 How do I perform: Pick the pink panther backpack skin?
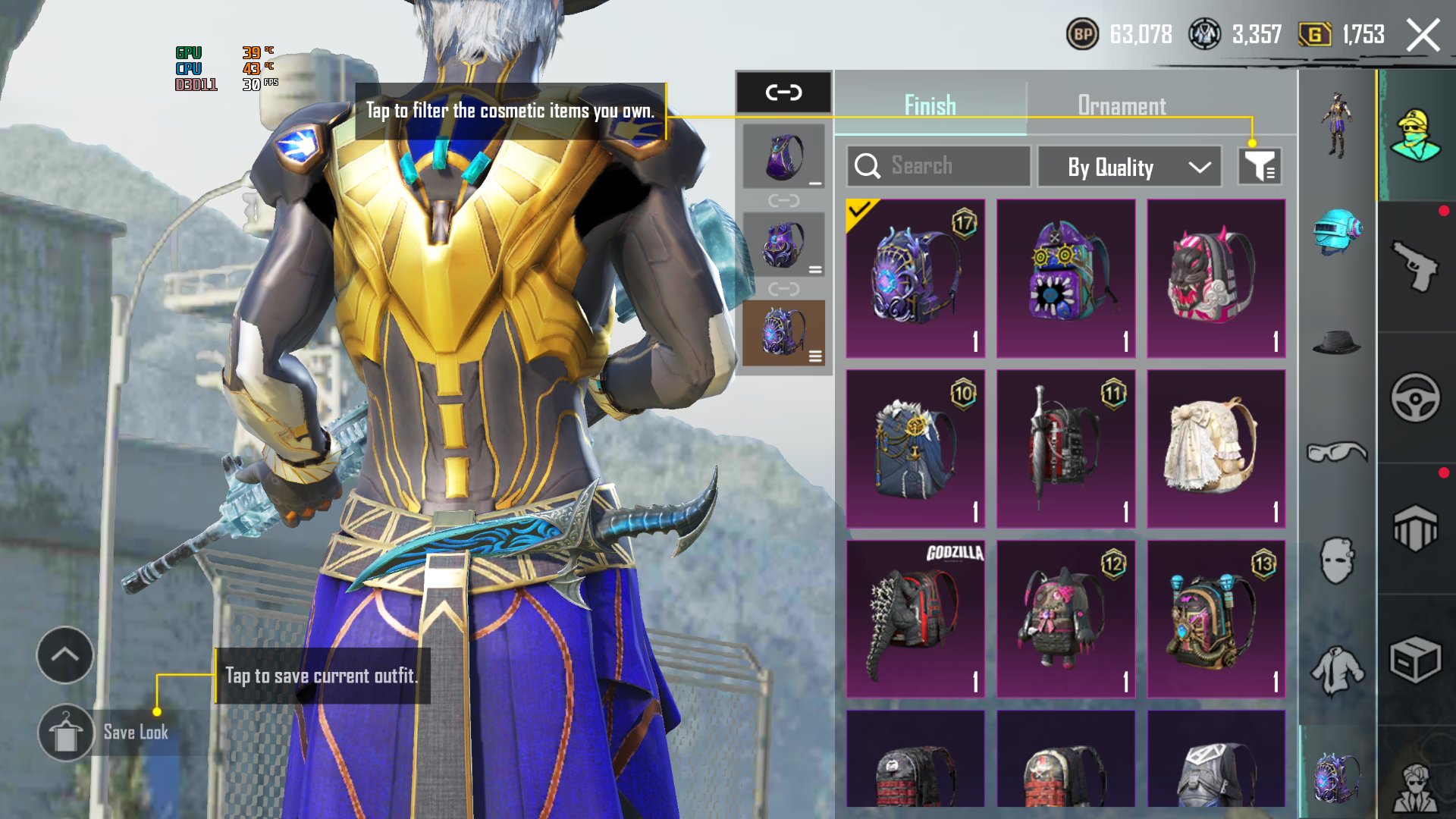[x=1216, y=278]
